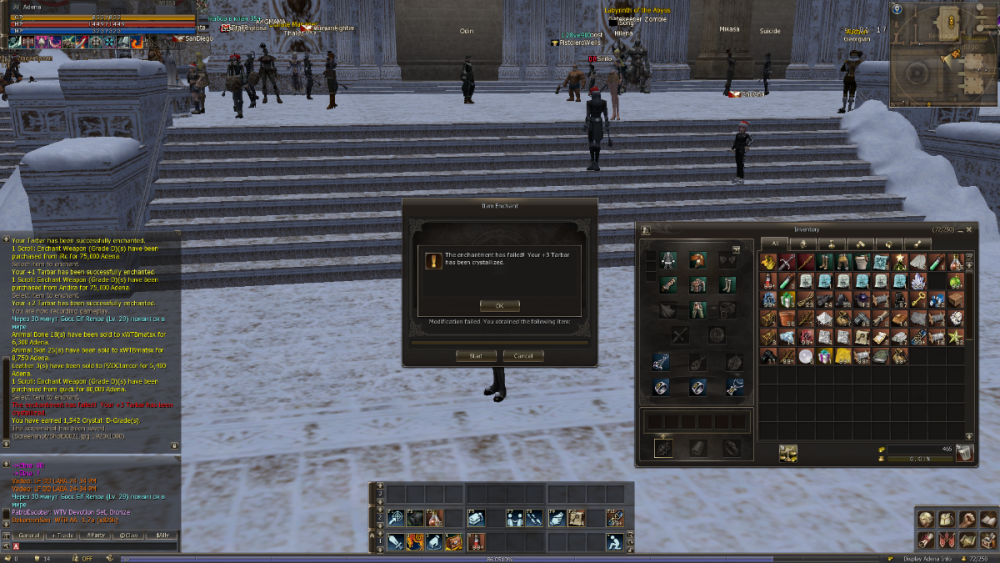Image resolution: width=1000 pixels, height=563 pixels.
Task: Click Display Adena Info in status bar
Action: coord(927,558)
